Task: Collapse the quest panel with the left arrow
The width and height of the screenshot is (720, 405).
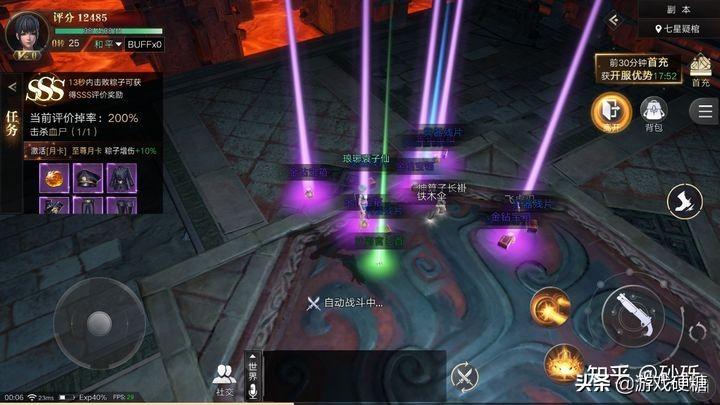Action: pos(12,87)
